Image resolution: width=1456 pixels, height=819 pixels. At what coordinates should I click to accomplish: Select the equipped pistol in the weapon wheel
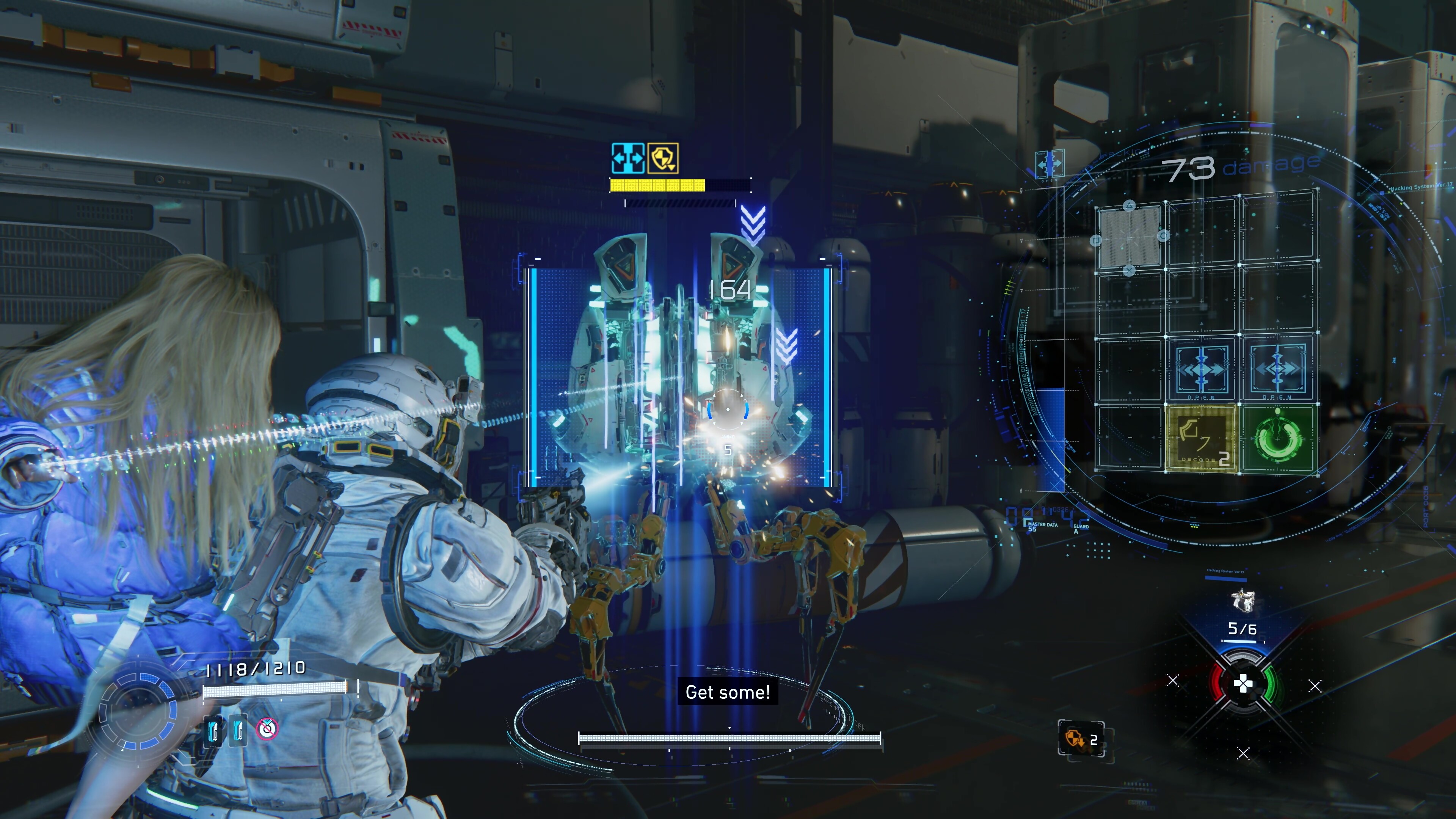tap(1243, 600)
